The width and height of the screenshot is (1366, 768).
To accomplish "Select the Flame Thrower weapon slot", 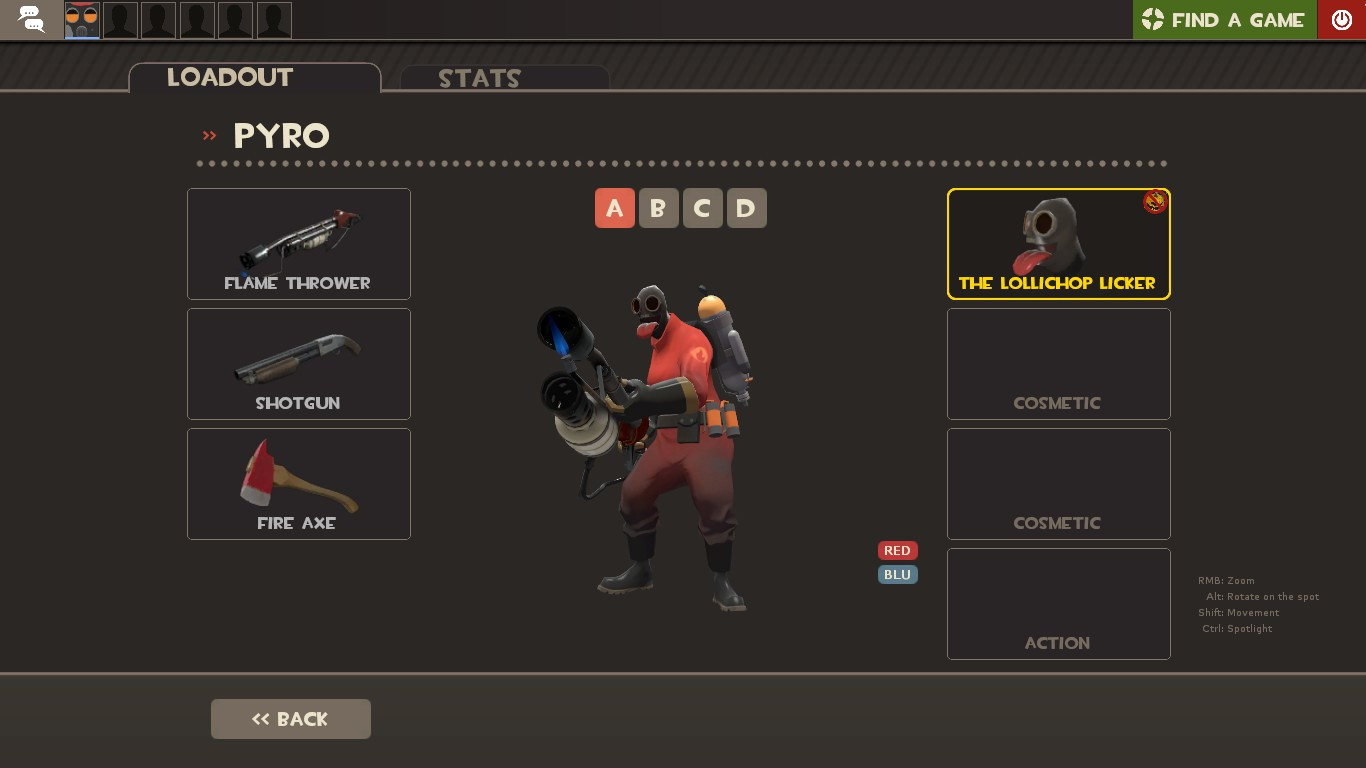I will [298, 243].
